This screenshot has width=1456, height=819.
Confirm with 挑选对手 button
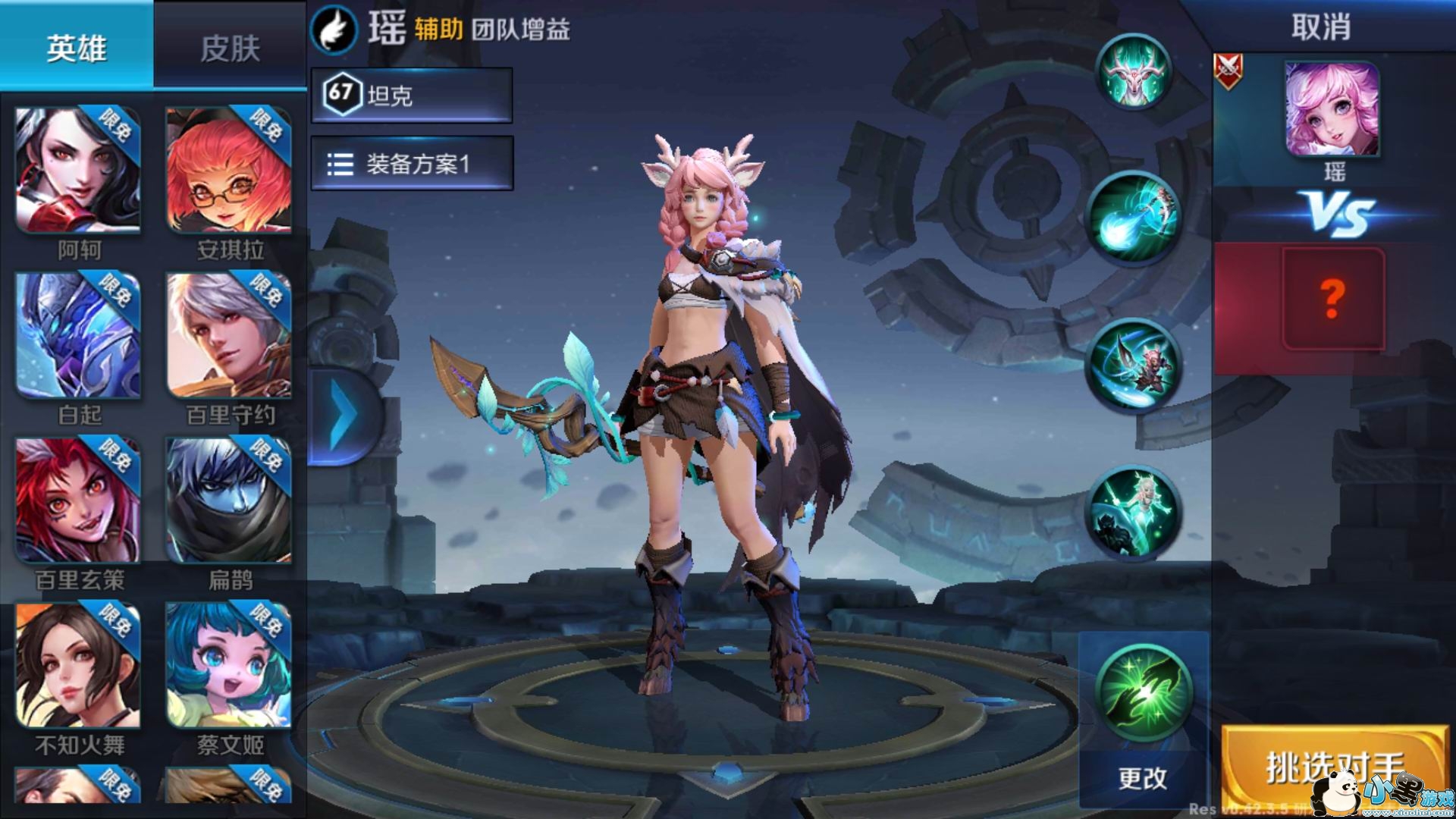(1333, 767)
